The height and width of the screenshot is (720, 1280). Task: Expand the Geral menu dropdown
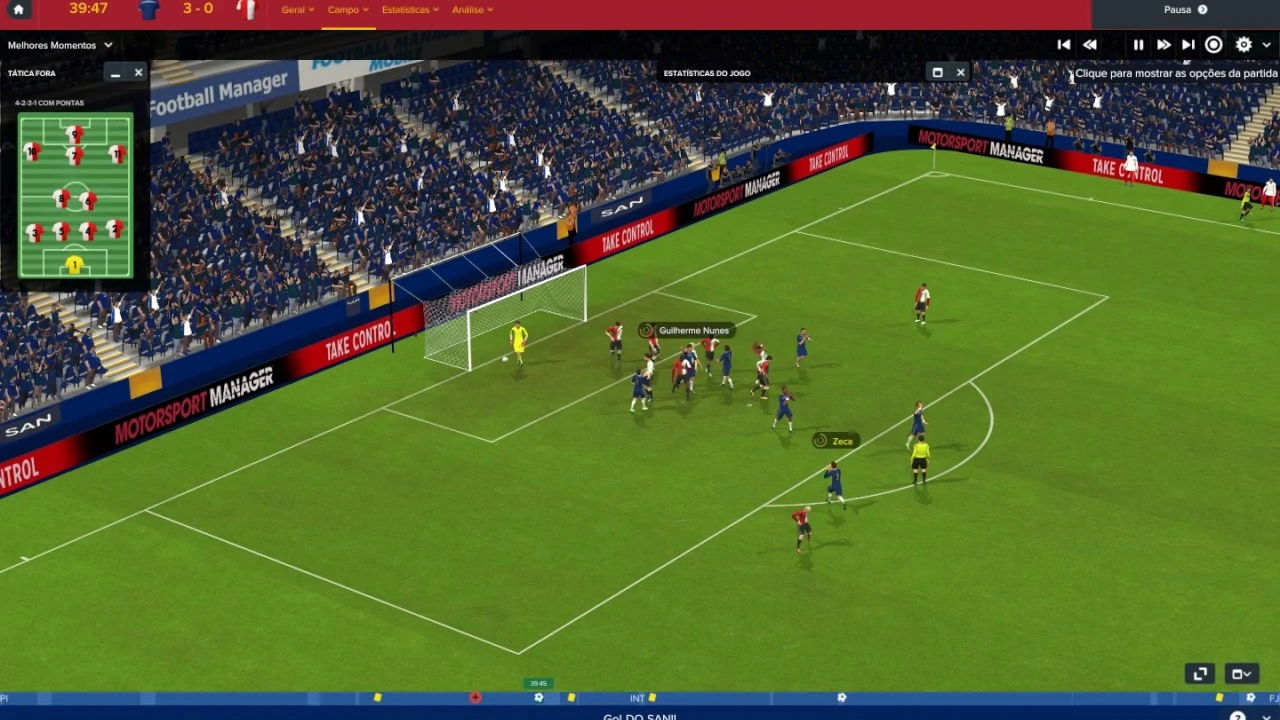click(x=295, y=9)
